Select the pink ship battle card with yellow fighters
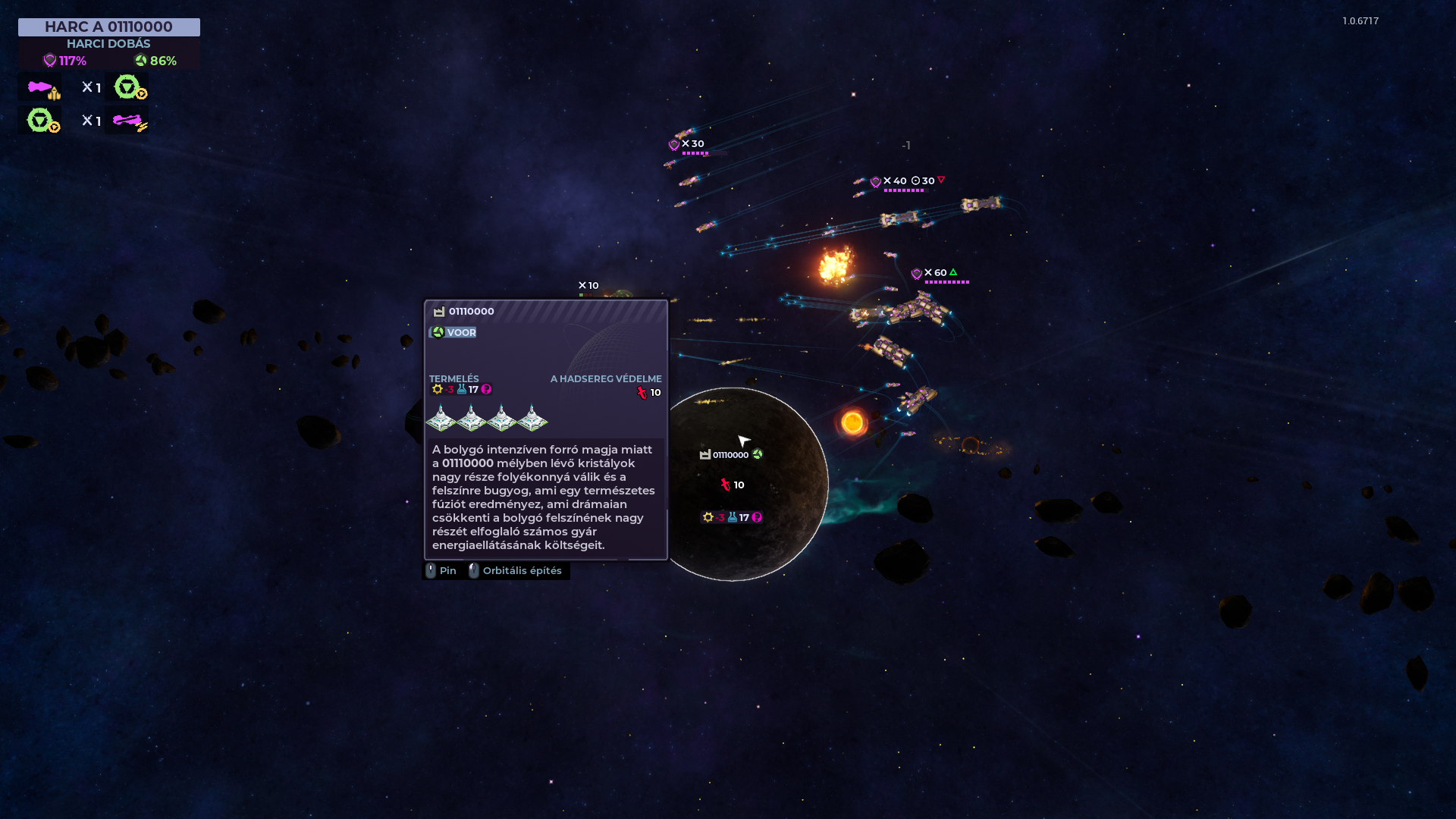This screenshot has width=1456, height=819. 40,87
